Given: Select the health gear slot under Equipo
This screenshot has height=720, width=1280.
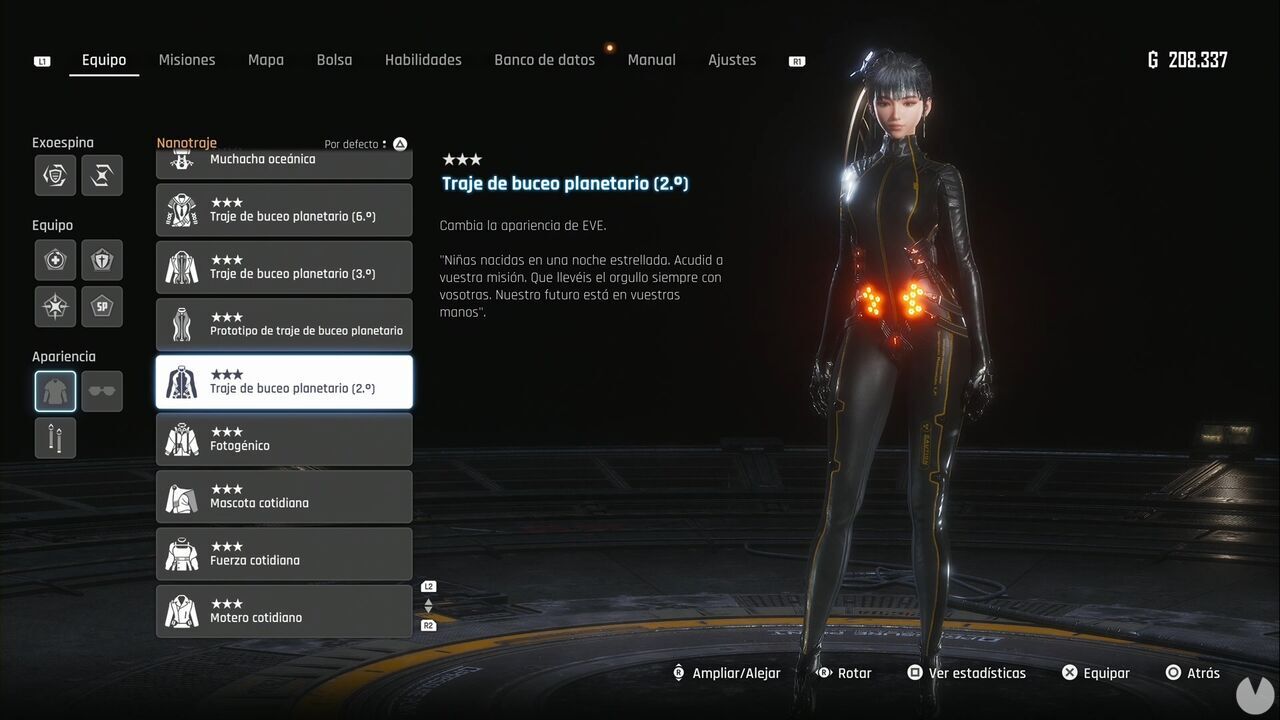Looking at the screenshot, I should point(55,260).
